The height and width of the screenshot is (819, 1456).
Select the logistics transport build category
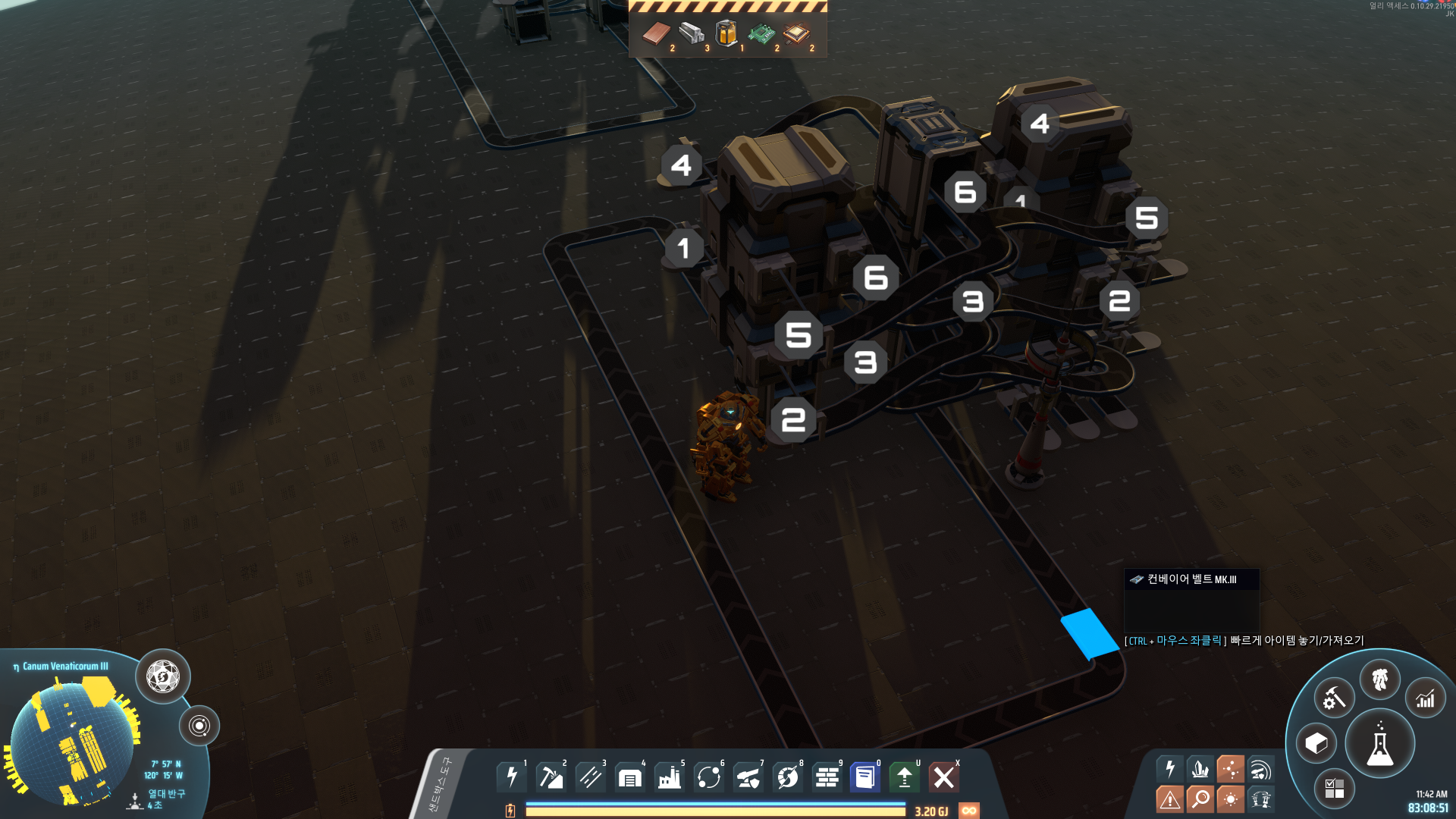tap(709, 777)
